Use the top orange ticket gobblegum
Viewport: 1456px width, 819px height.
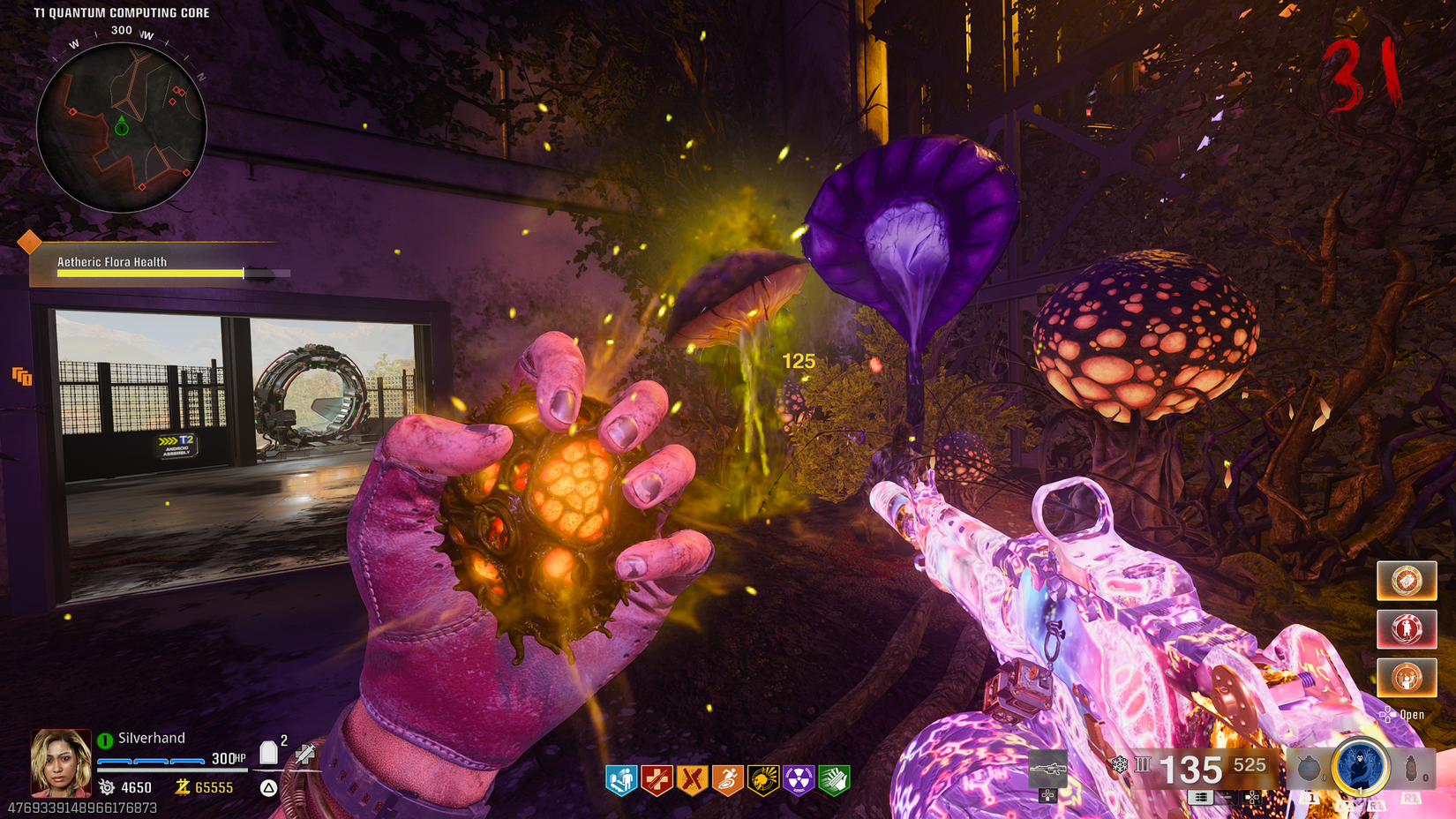click(1407, 581)
